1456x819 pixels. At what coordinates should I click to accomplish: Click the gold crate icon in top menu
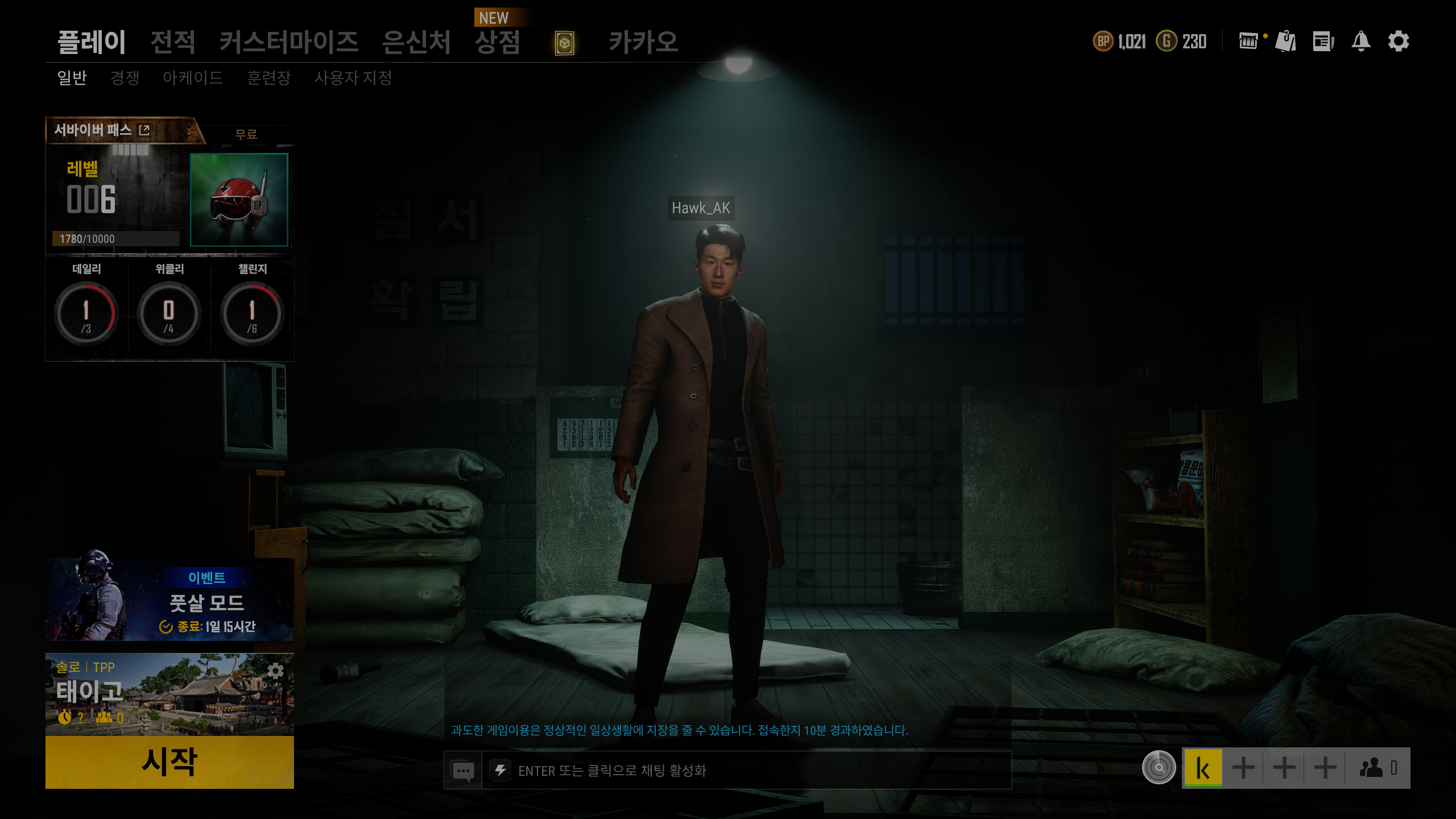pos(564,43)
